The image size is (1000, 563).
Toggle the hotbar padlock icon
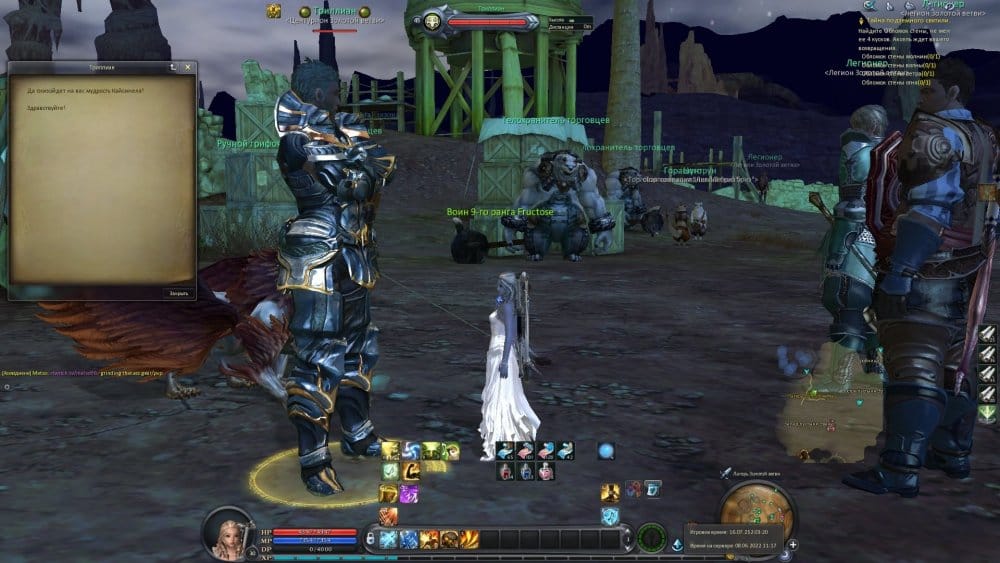[x=371, y=538]
